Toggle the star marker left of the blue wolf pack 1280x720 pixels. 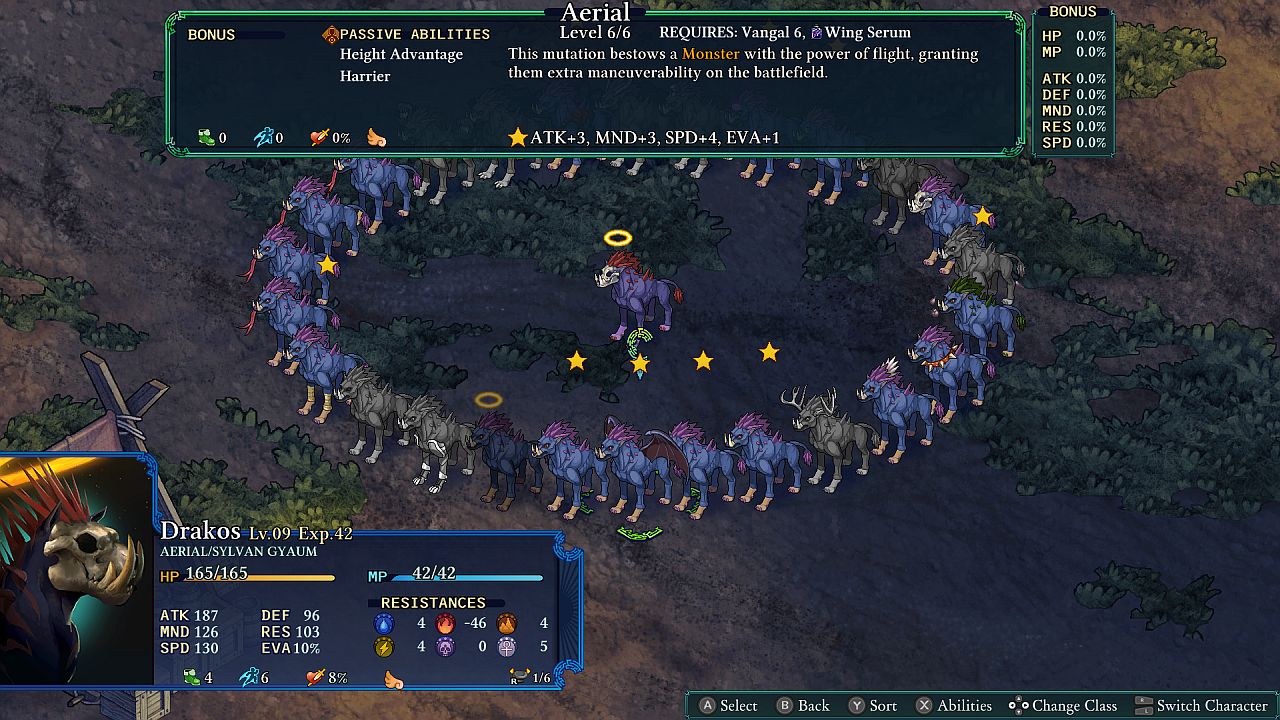coord(326,265)
